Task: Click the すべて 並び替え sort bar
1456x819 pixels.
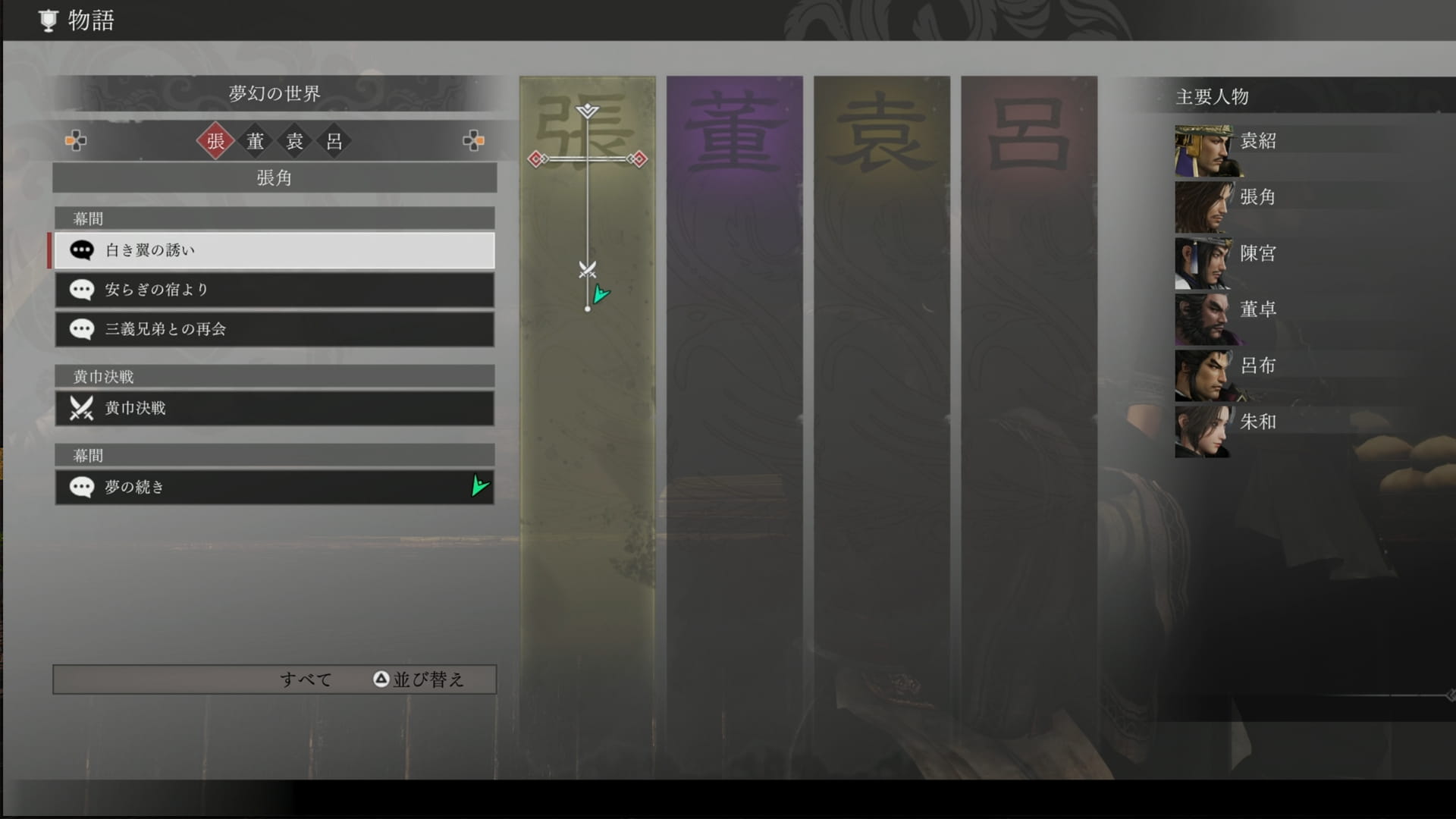Action: point(274,679)
